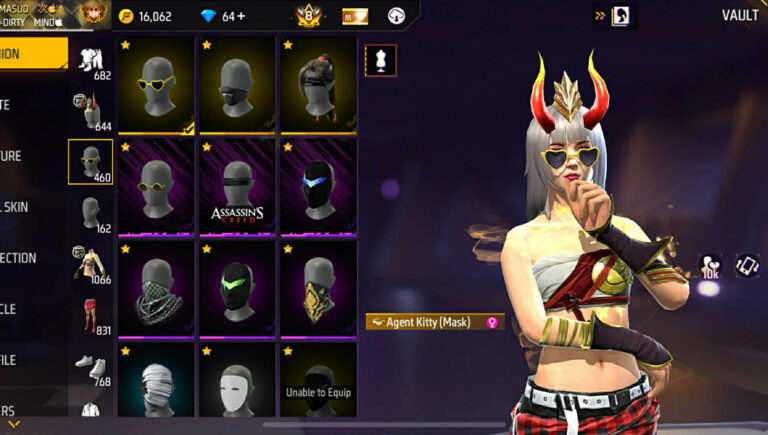Screen dimensions: 768x435
Task: Select the white bandage-wrapped head mask
Action: [156, 380]
